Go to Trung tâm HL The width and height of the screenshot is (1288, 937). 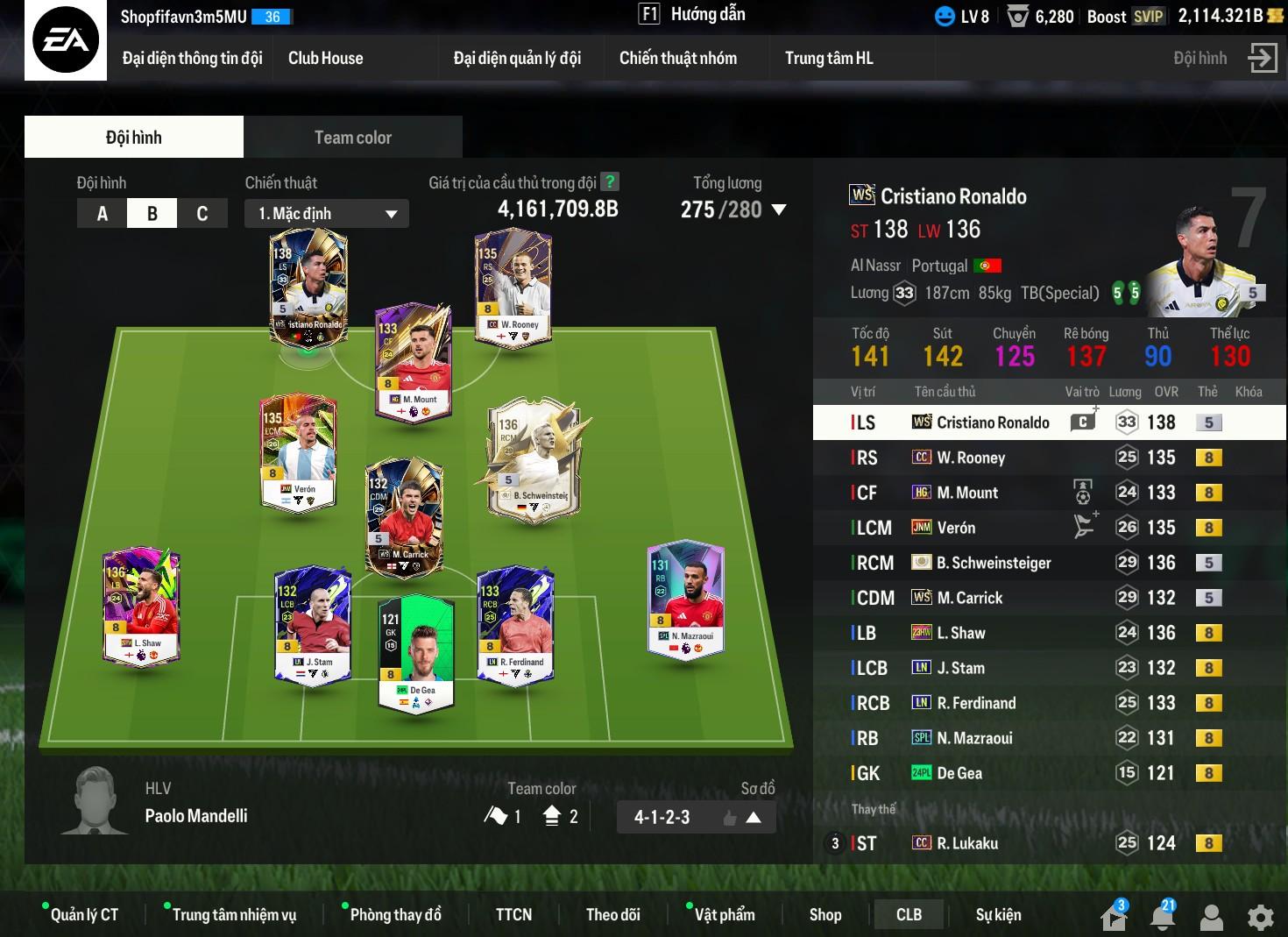click(828, 59)
